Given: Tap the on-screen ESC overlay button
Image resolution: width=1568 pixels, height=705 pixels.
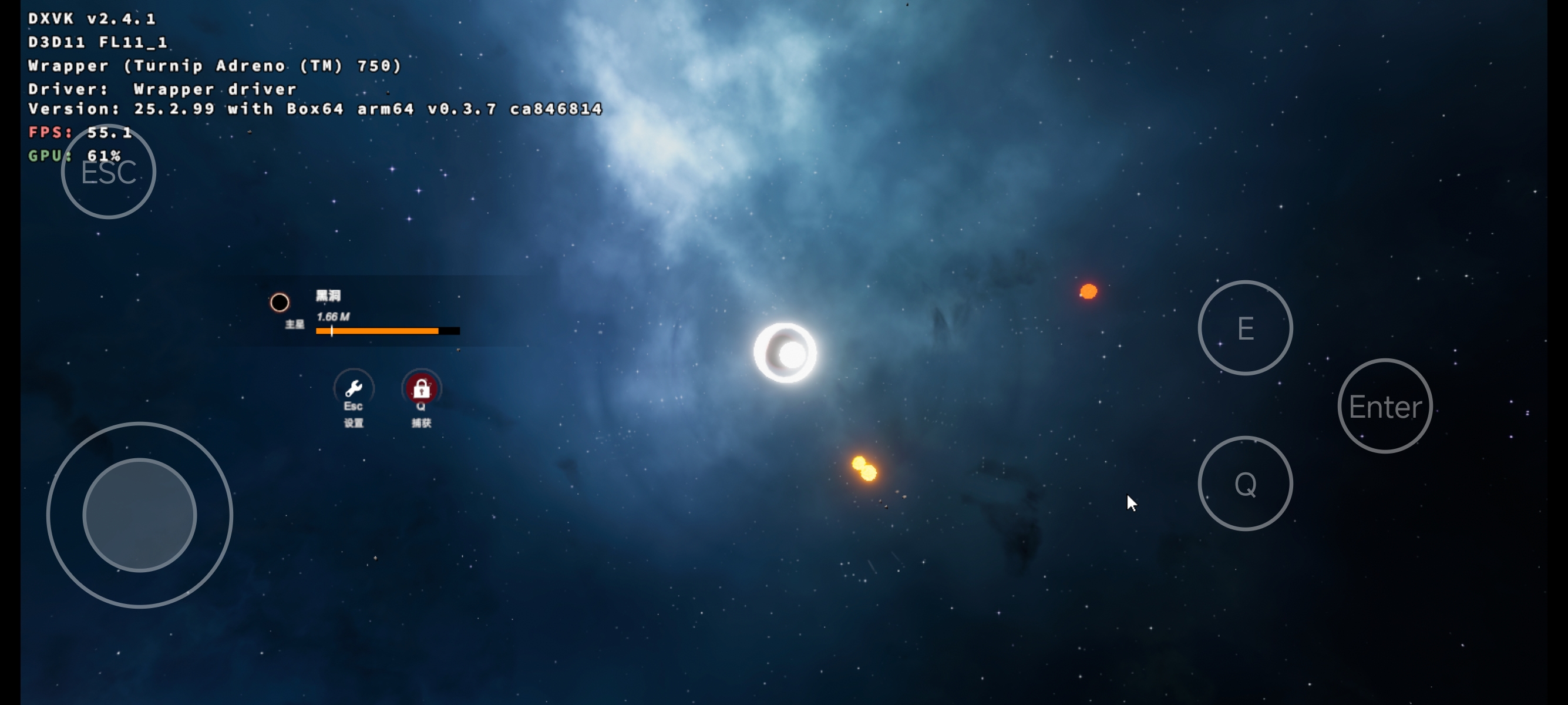Looking at the screenshot, I should coord(109,172).
